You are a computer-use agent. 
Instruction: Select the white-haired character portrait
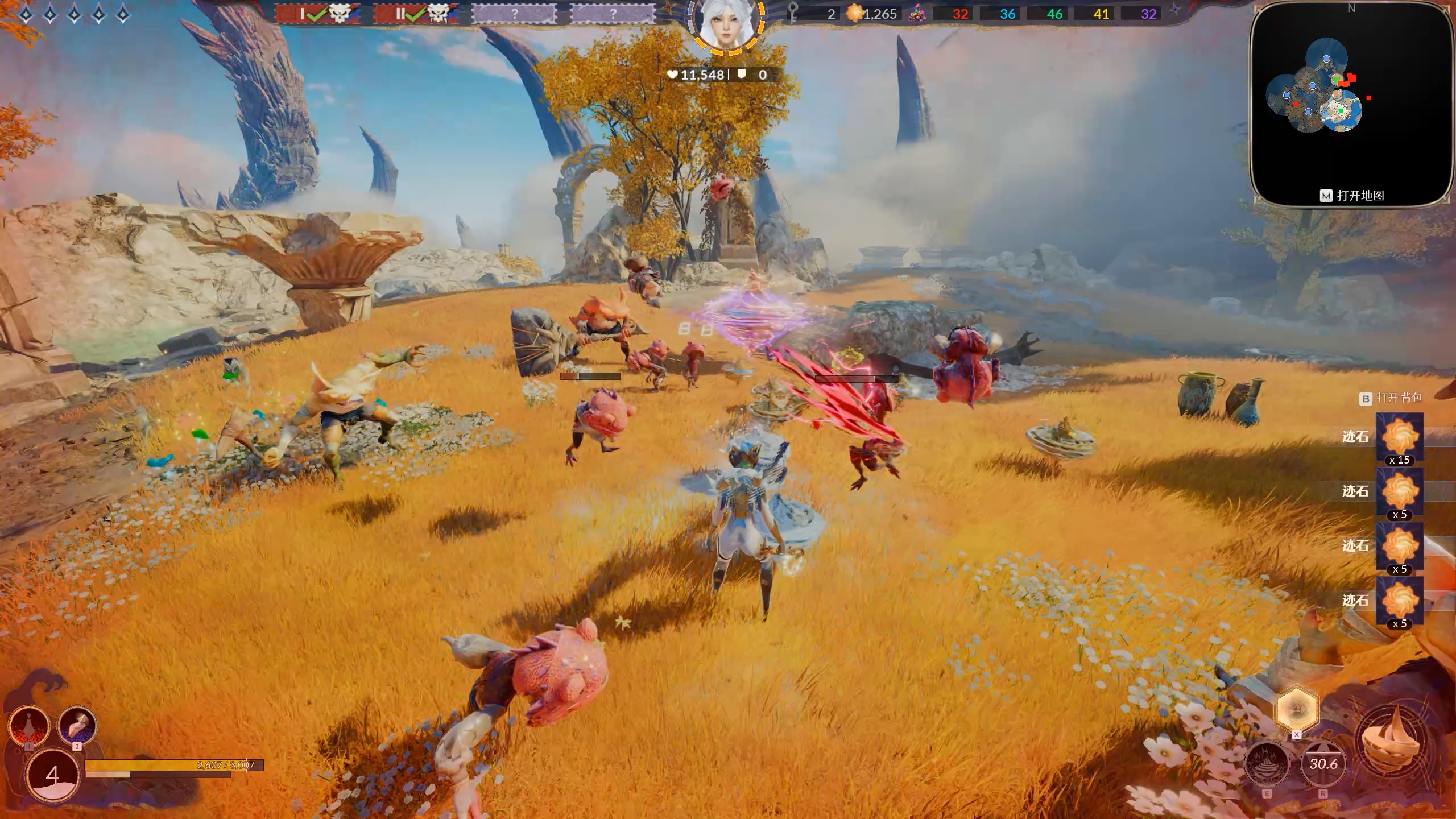click(x=726, y=25)
